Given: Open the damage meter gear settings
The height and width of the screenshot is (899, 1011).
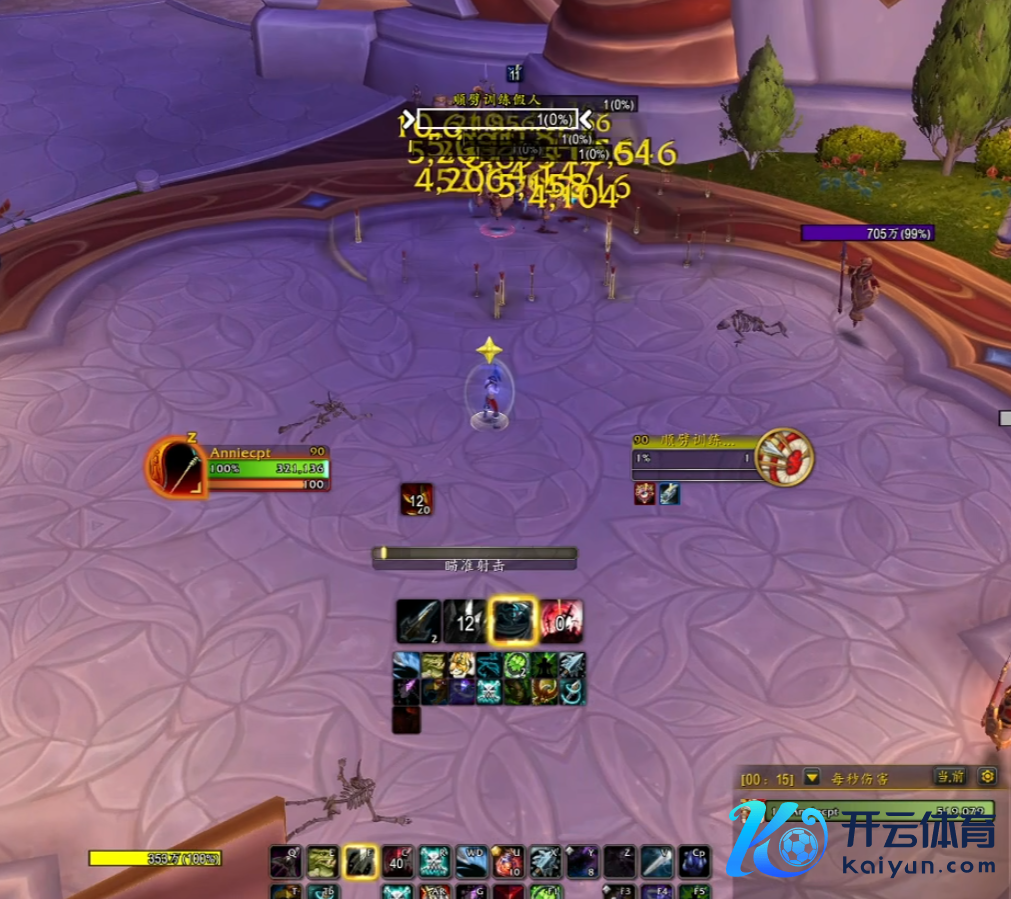Looking at the screenshot, I should pos(987,777).
